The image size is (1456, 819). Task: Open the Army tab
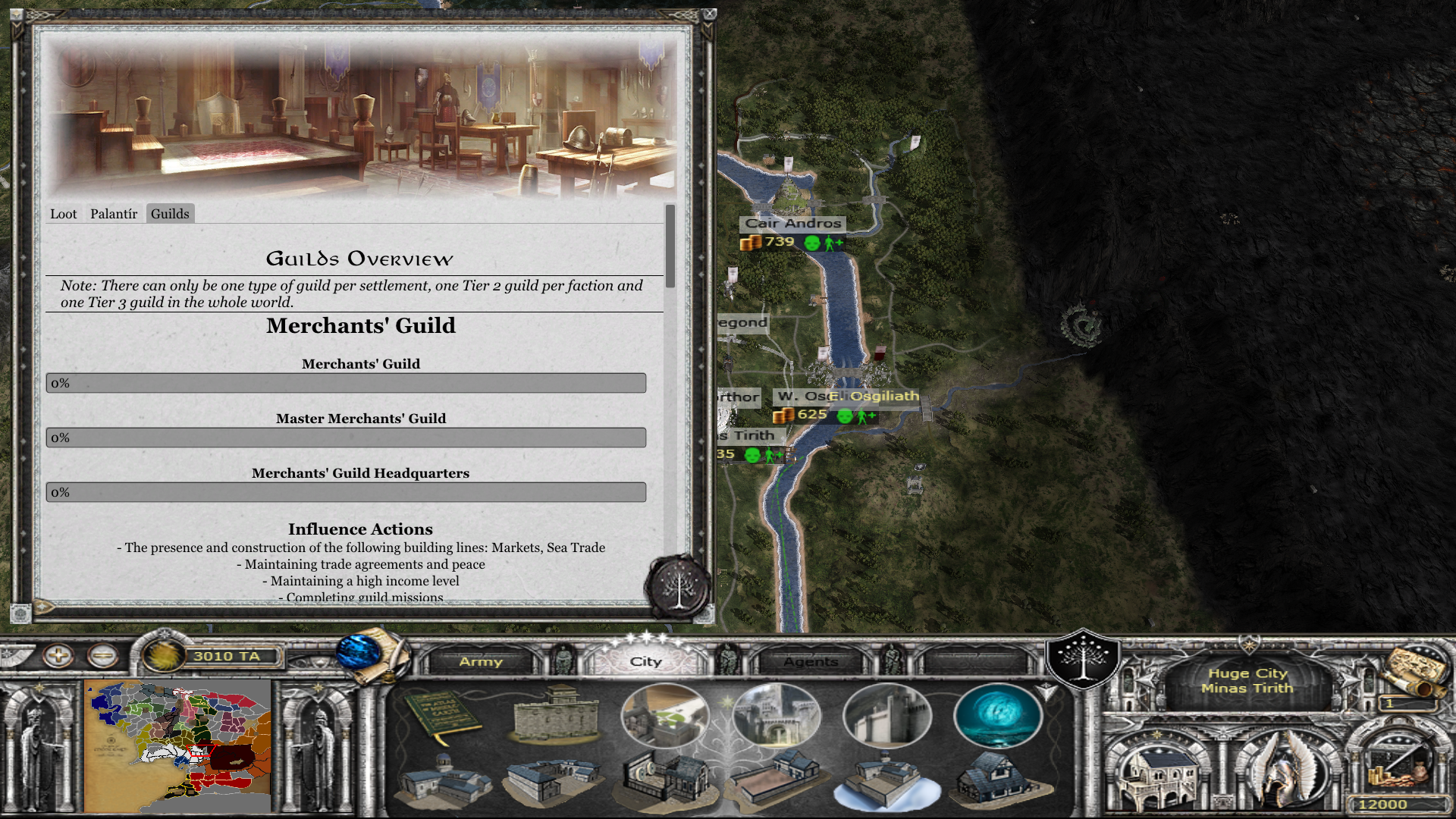(481, 661)
